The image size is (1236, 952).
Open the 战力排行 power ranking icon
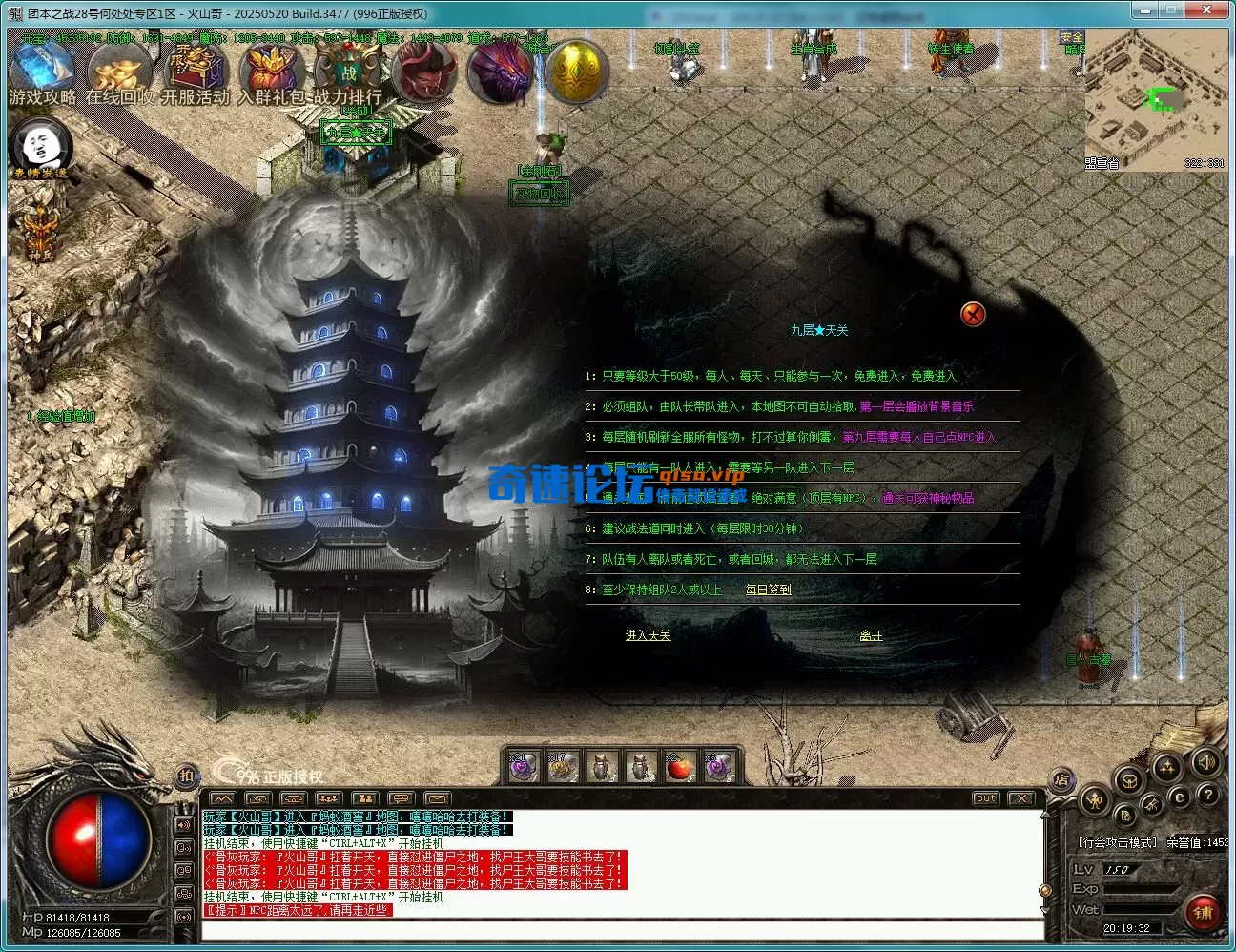[349, 69]
